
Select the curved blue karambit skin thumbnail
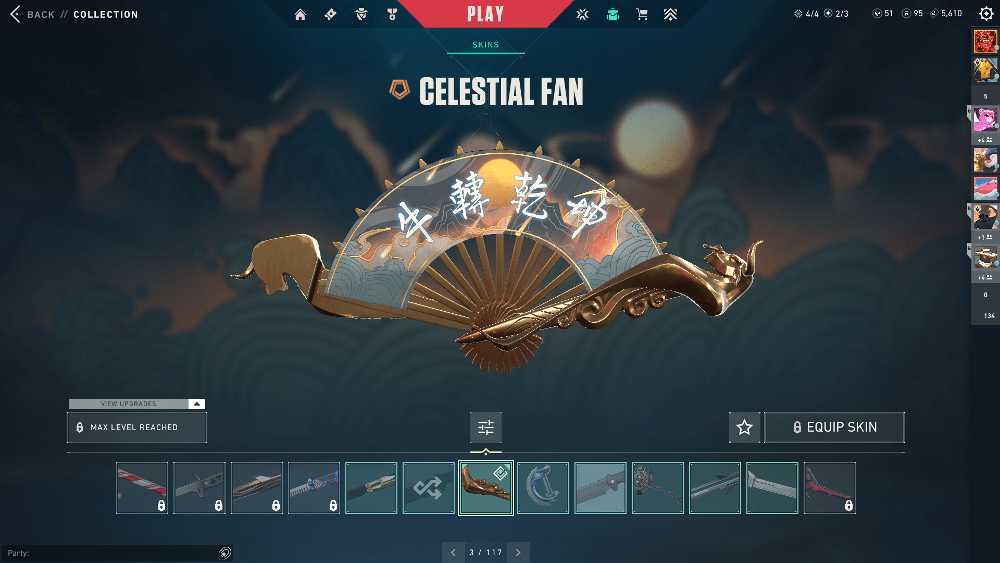click(543, 488)
